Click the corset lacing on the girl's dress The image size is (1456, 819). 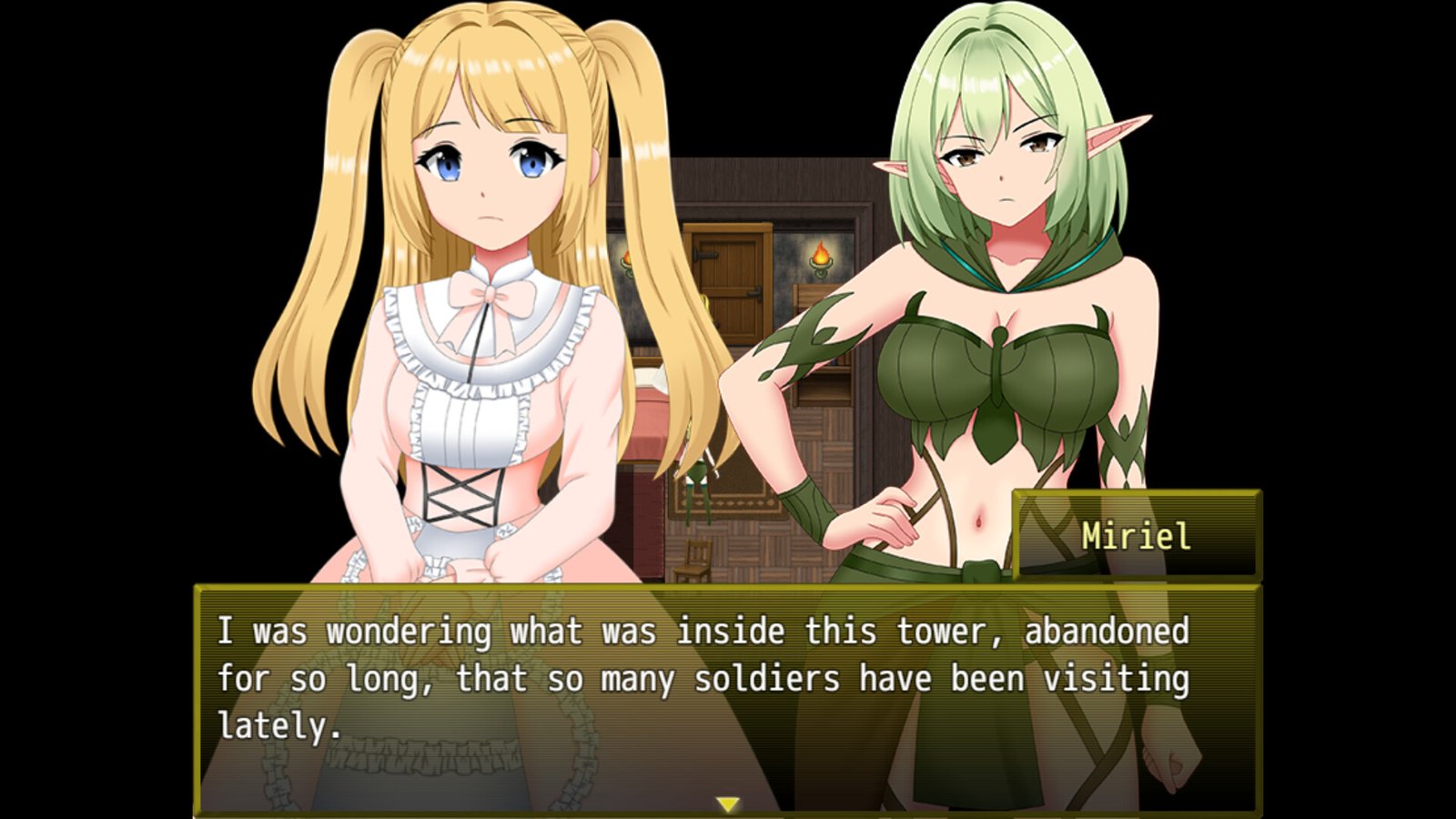click(x=464, y=491)
